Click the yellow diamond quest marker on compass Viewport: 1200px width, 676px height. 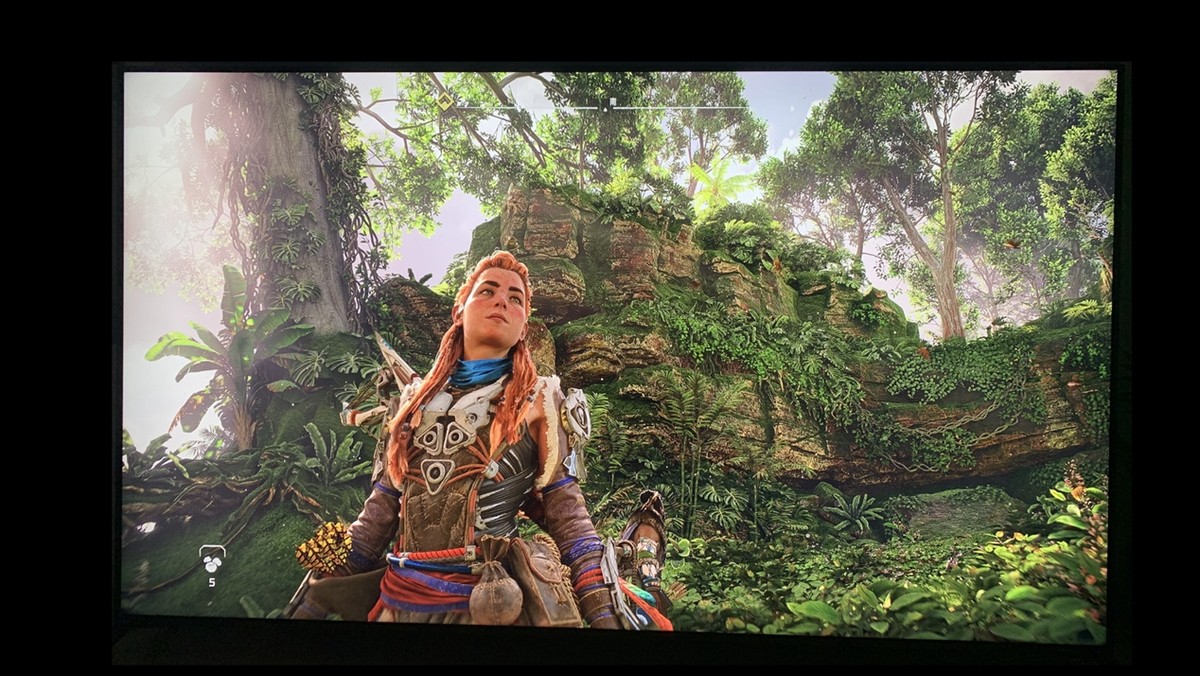coord(445,101)
